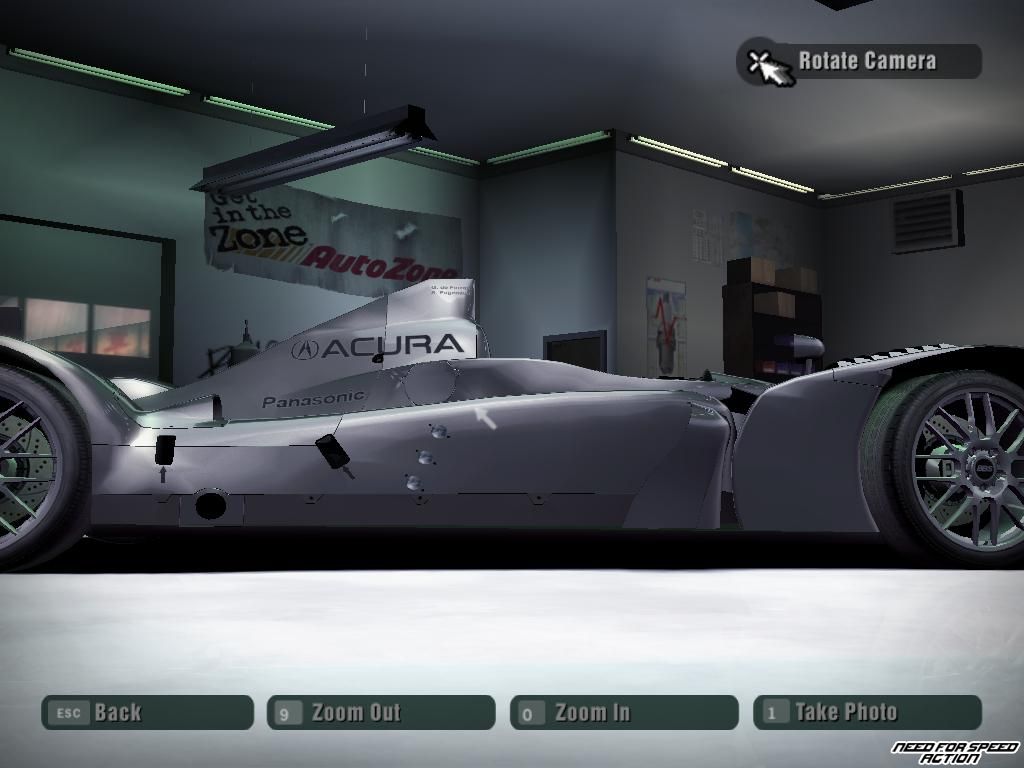Select the Zoom In button
This screenshot has height=768, width=1024.
coord(624,713)
